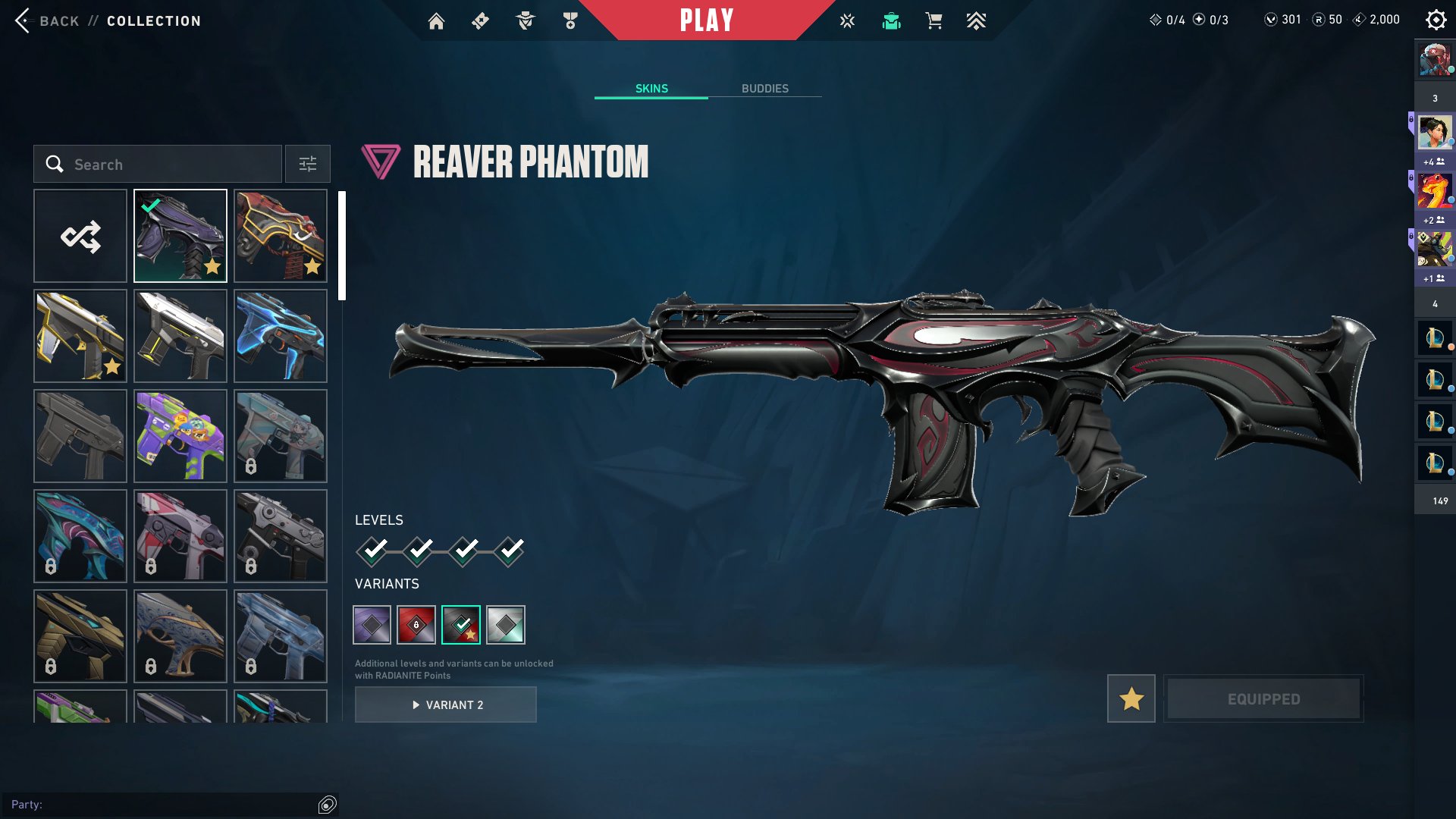Open the battle pass chevrons icon
The height and width of the screenshot is (819, 1456).
pos(976,21)
